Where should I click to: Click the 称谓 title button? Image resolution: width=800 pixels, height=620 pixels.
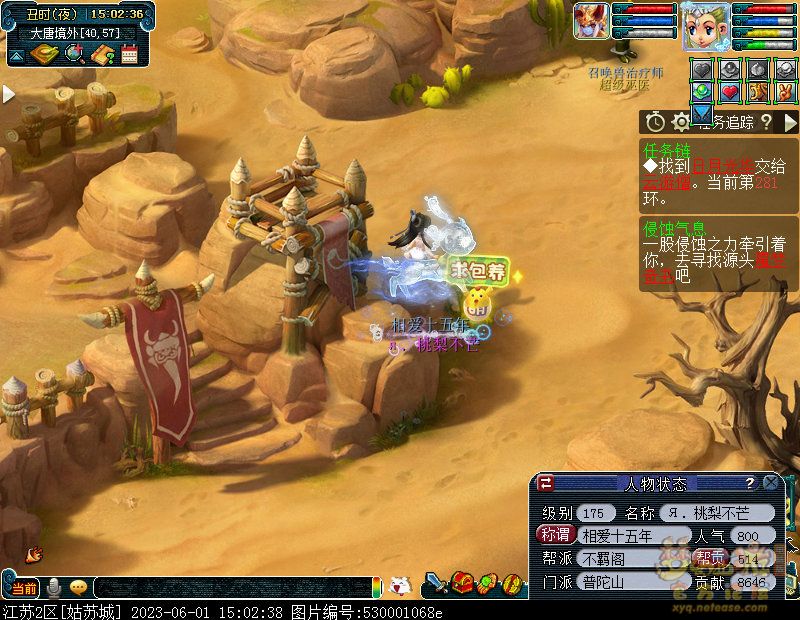tap(556, 535)
